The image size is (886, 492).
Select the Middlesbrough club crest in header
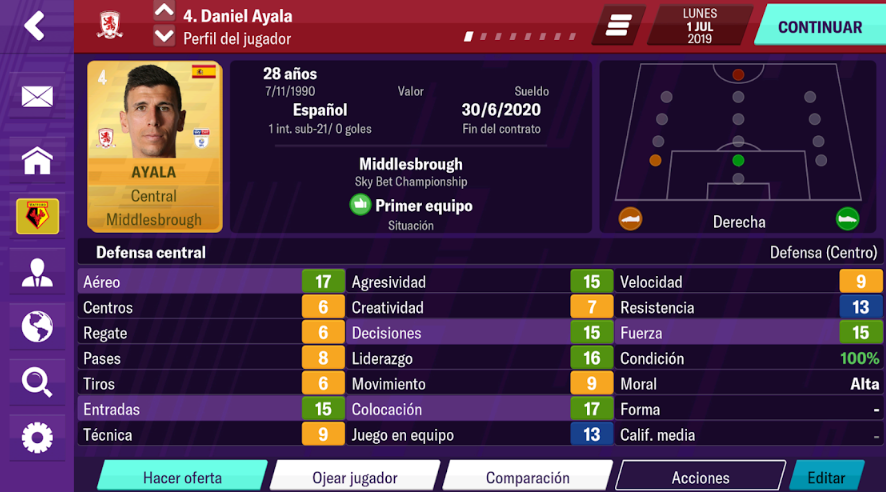pyautogui.click(x=110, y=26)
